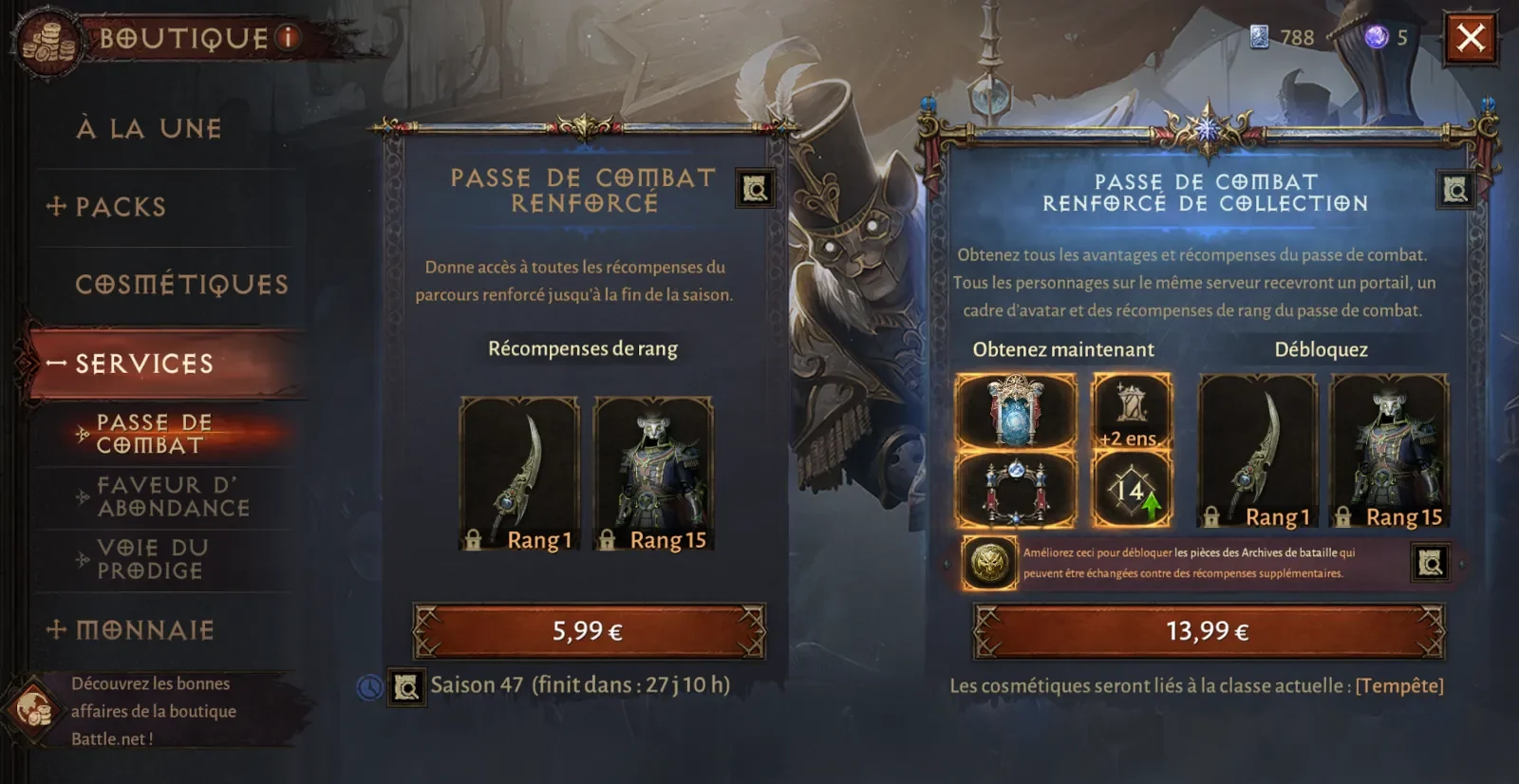Collapse the Services category
This screenshot has width=1519, height=784.
[x=131, y=364]
